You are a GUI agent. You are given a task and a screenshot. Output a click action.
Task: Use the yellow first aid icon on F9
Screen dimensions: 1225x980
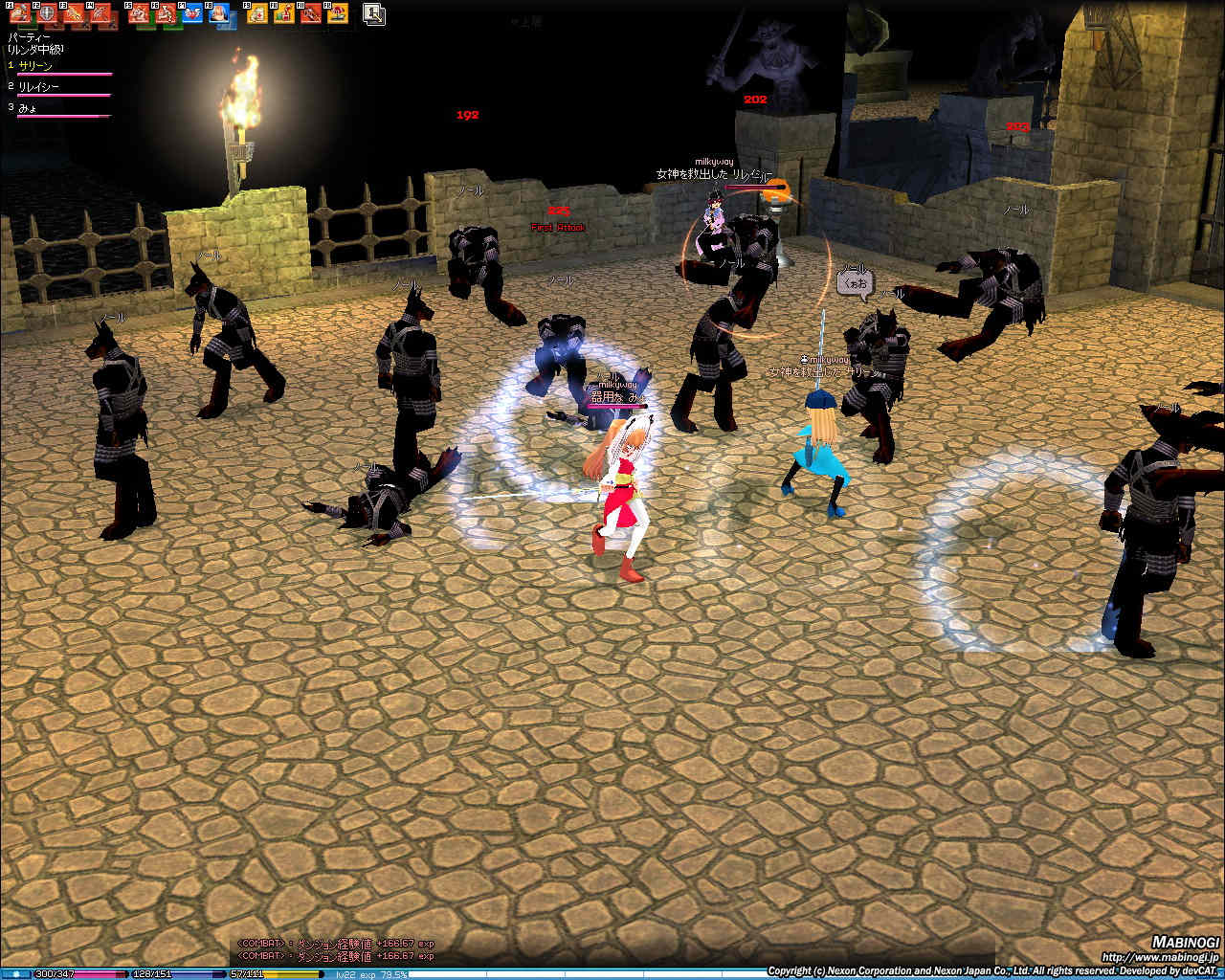(x=257, y=13)
